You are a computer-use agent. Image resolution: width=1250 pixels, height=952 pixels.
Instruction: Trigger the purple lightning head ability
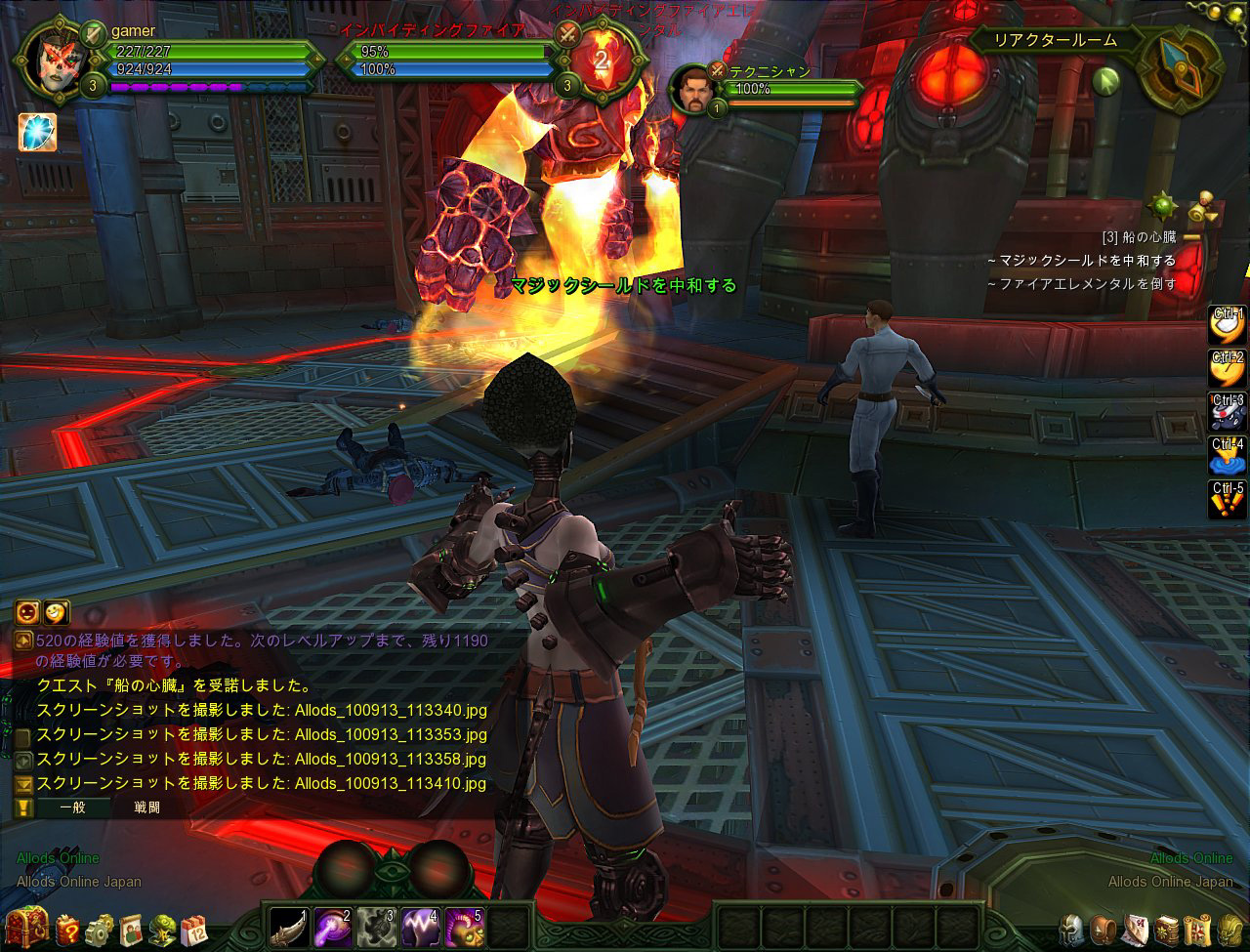pos(421,924)
